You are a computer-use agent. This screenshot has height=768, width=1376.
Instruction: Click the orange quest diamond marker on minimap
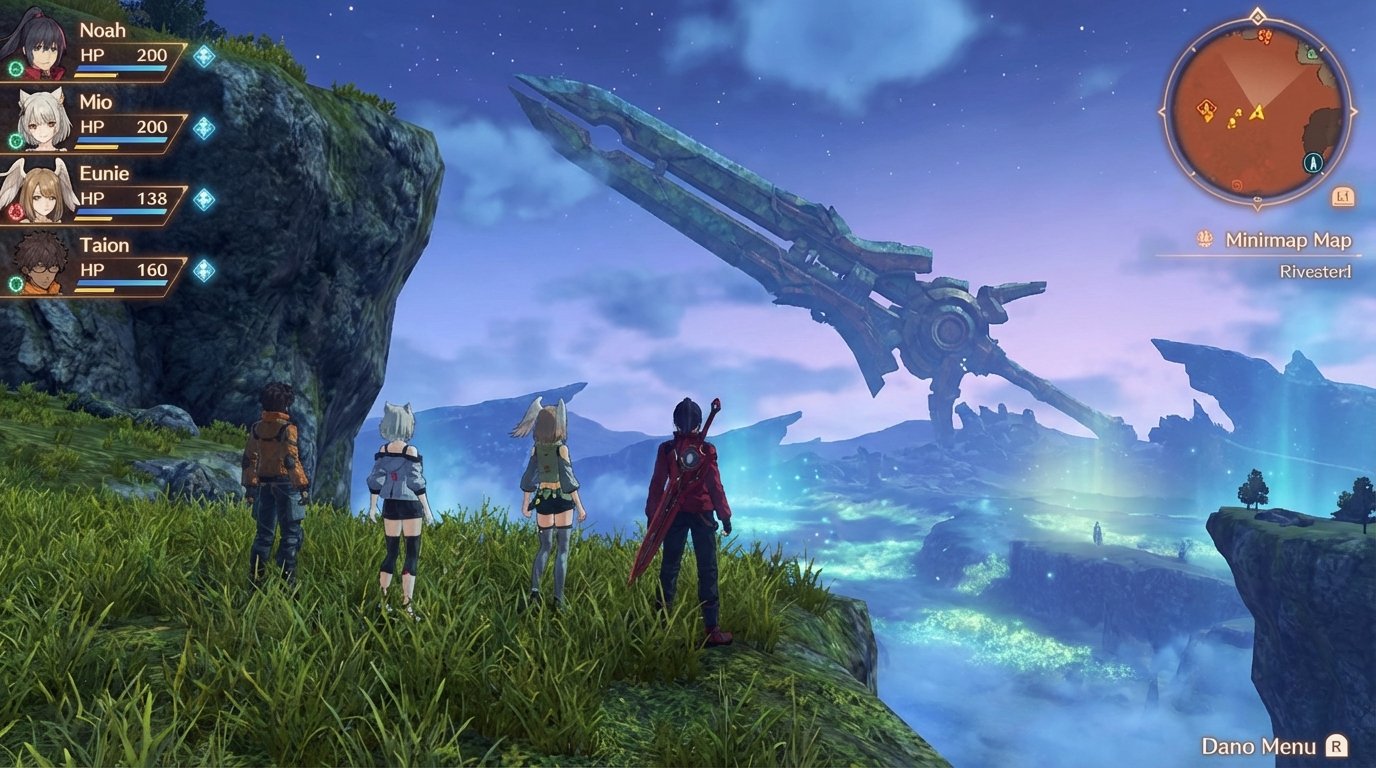point(1205,109)
